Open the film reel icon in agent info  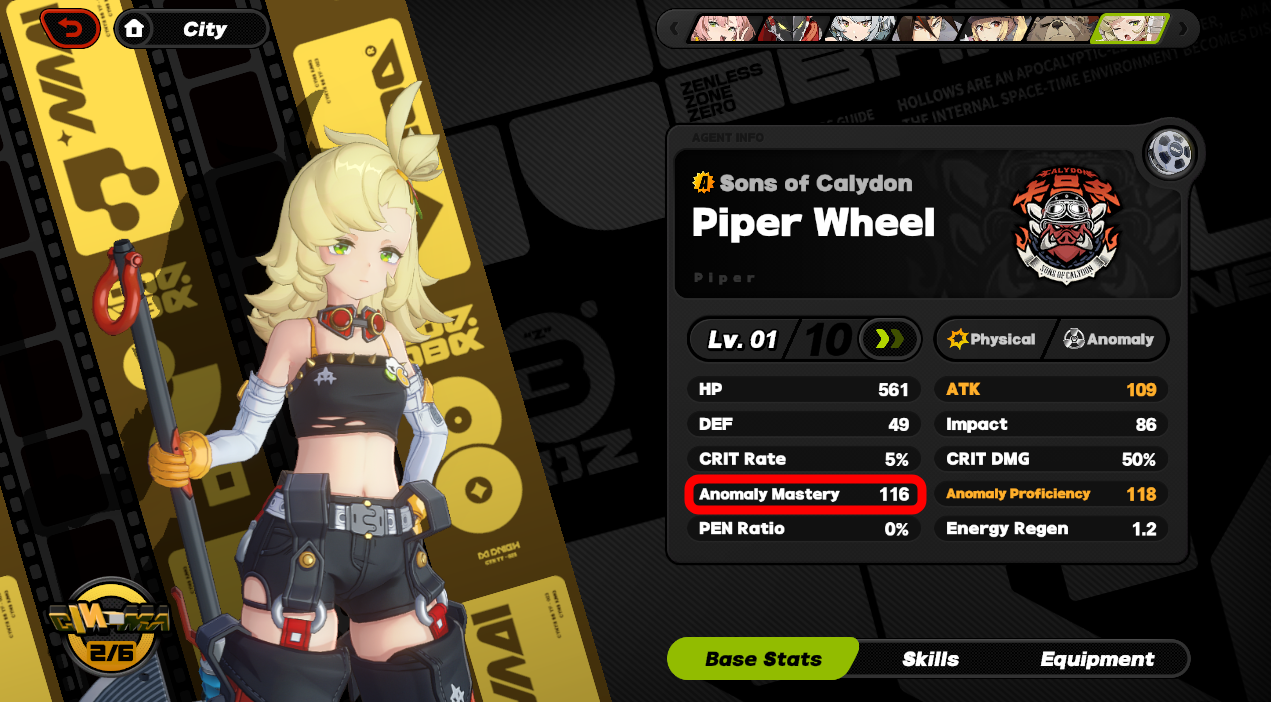coord(1172,153)
